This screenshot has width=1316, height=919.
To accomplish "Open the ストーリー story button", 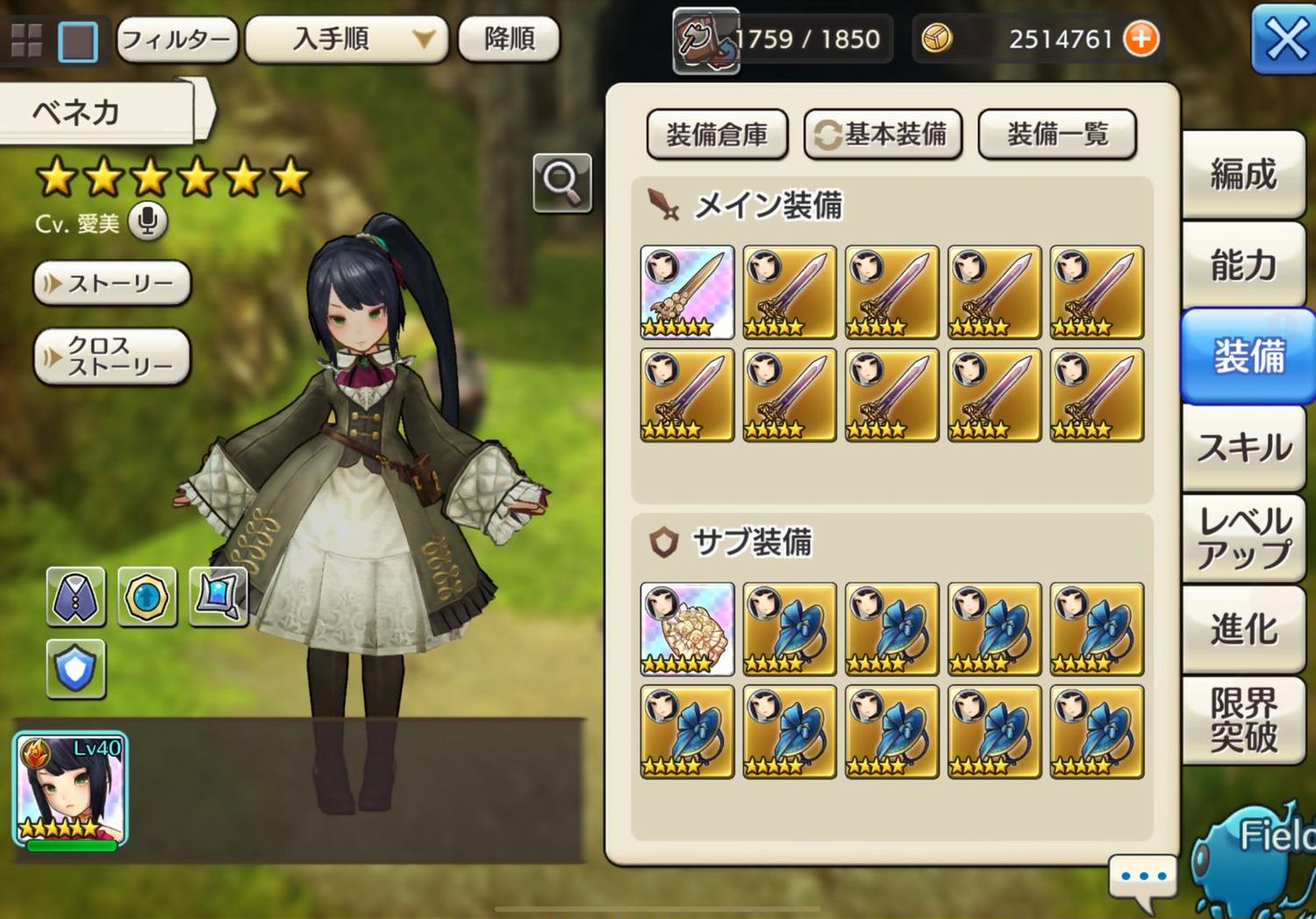I will pyautogui.click(x=112, y=284).
